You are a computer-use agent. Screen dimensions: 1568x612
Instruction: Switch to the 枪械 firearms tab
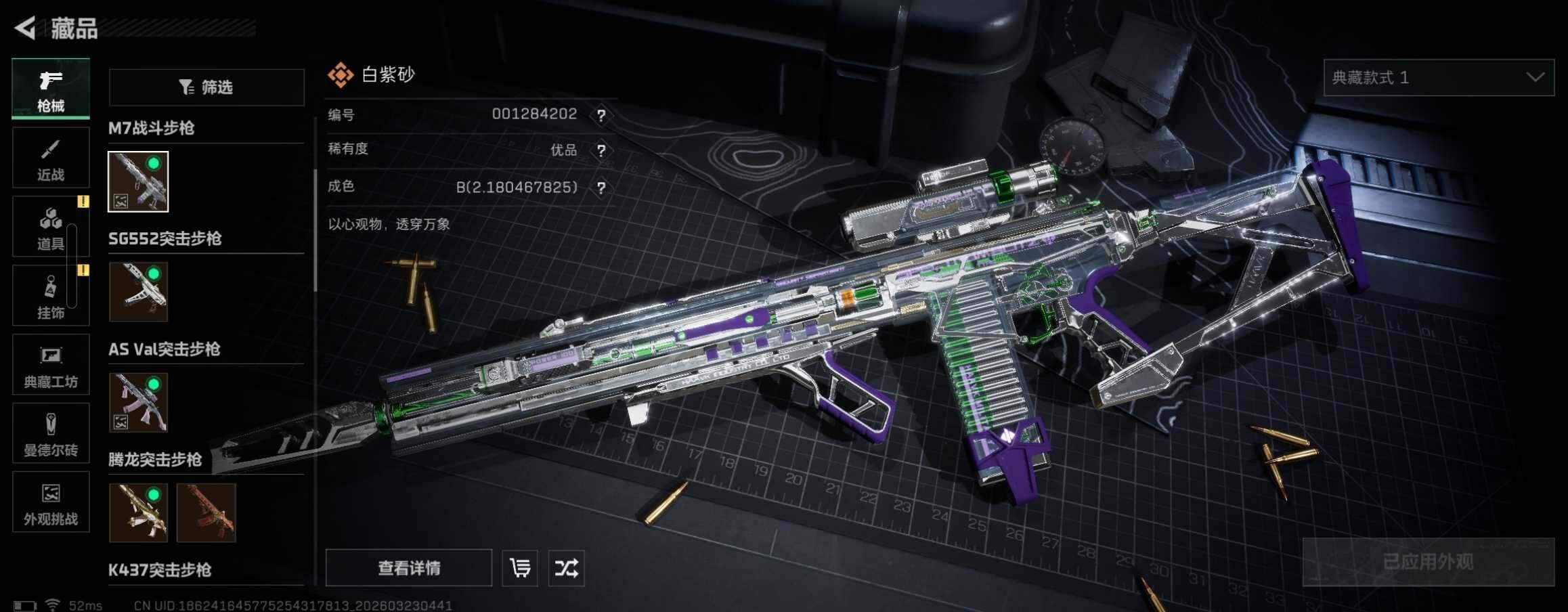point(51,89)
